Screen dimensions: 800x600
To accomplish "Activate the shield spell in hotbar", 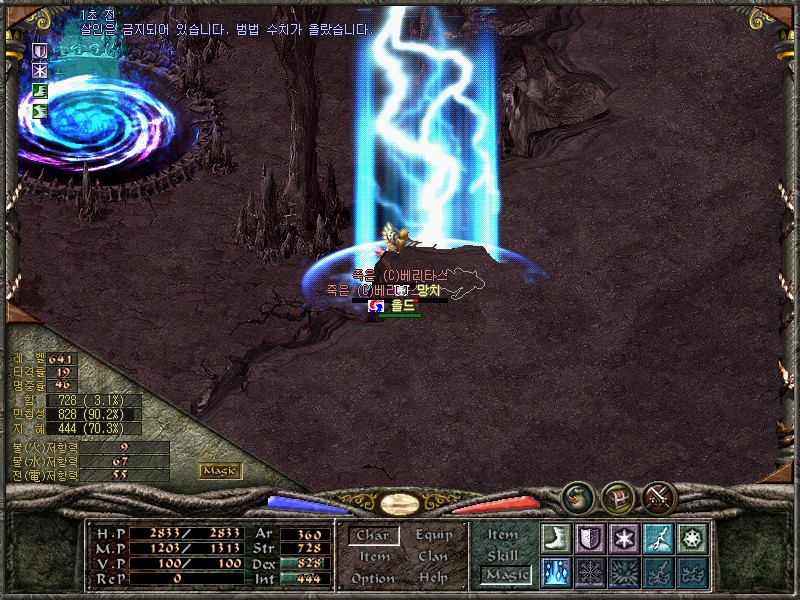I will 590,538.
